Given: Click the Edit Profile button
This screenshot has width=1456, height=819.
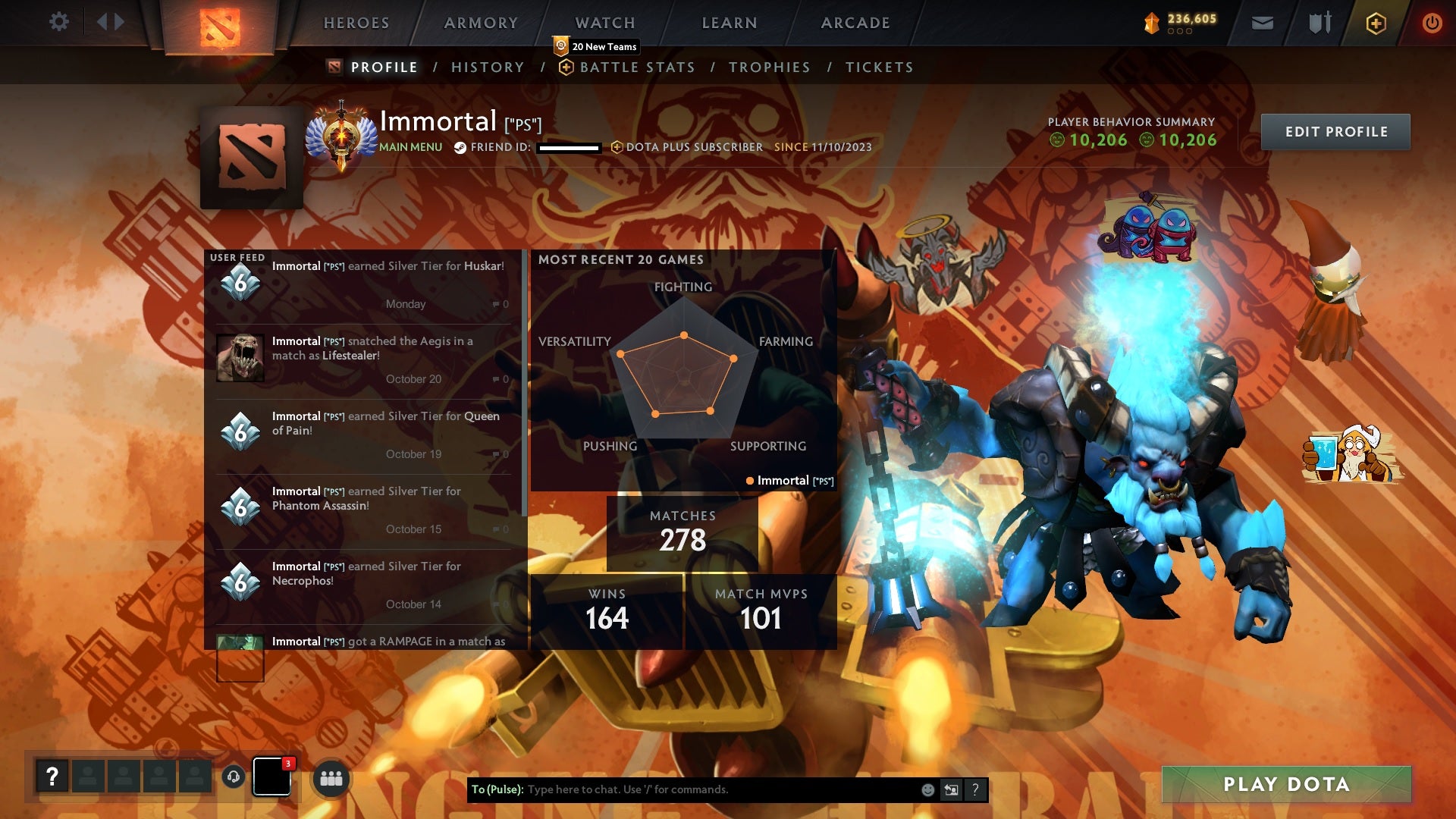Looking at the screenshot, I should [x=1335, y=131].
